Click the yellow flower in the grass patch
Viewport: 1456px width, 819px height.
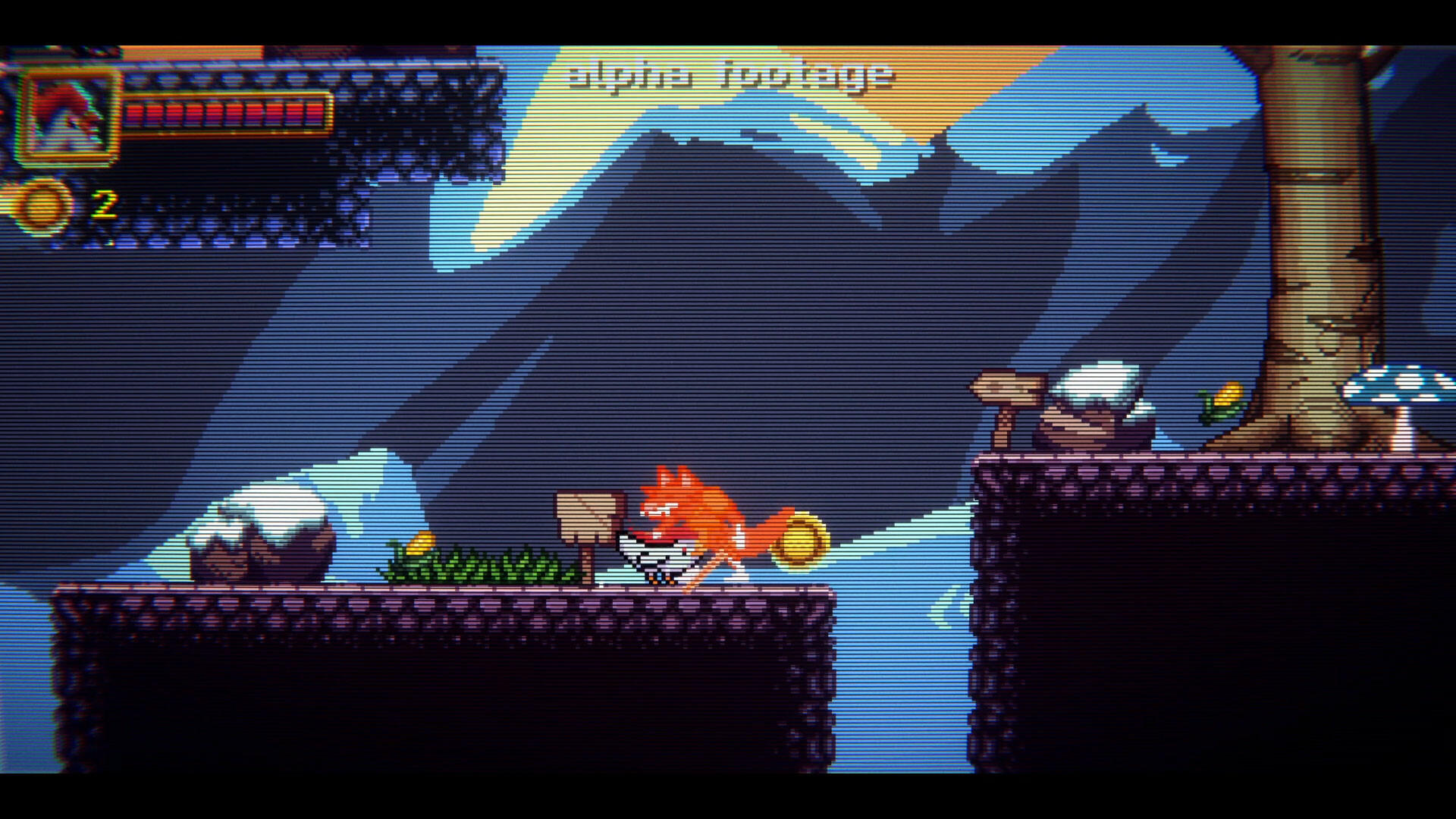point(423,542)
